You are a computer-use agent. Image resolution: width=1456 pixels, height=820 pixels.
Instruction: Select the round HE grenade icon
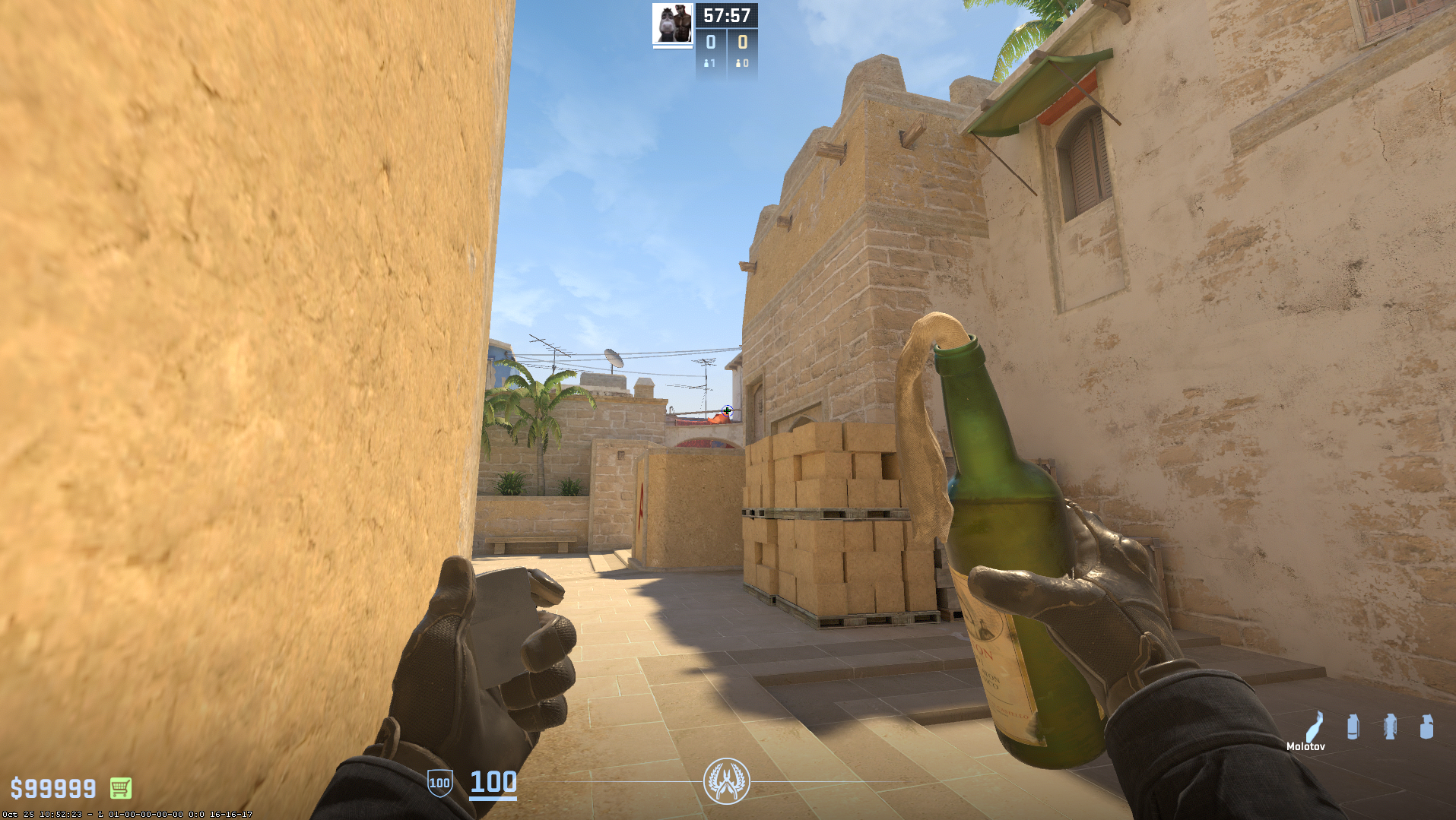[x=1426, y=727]
